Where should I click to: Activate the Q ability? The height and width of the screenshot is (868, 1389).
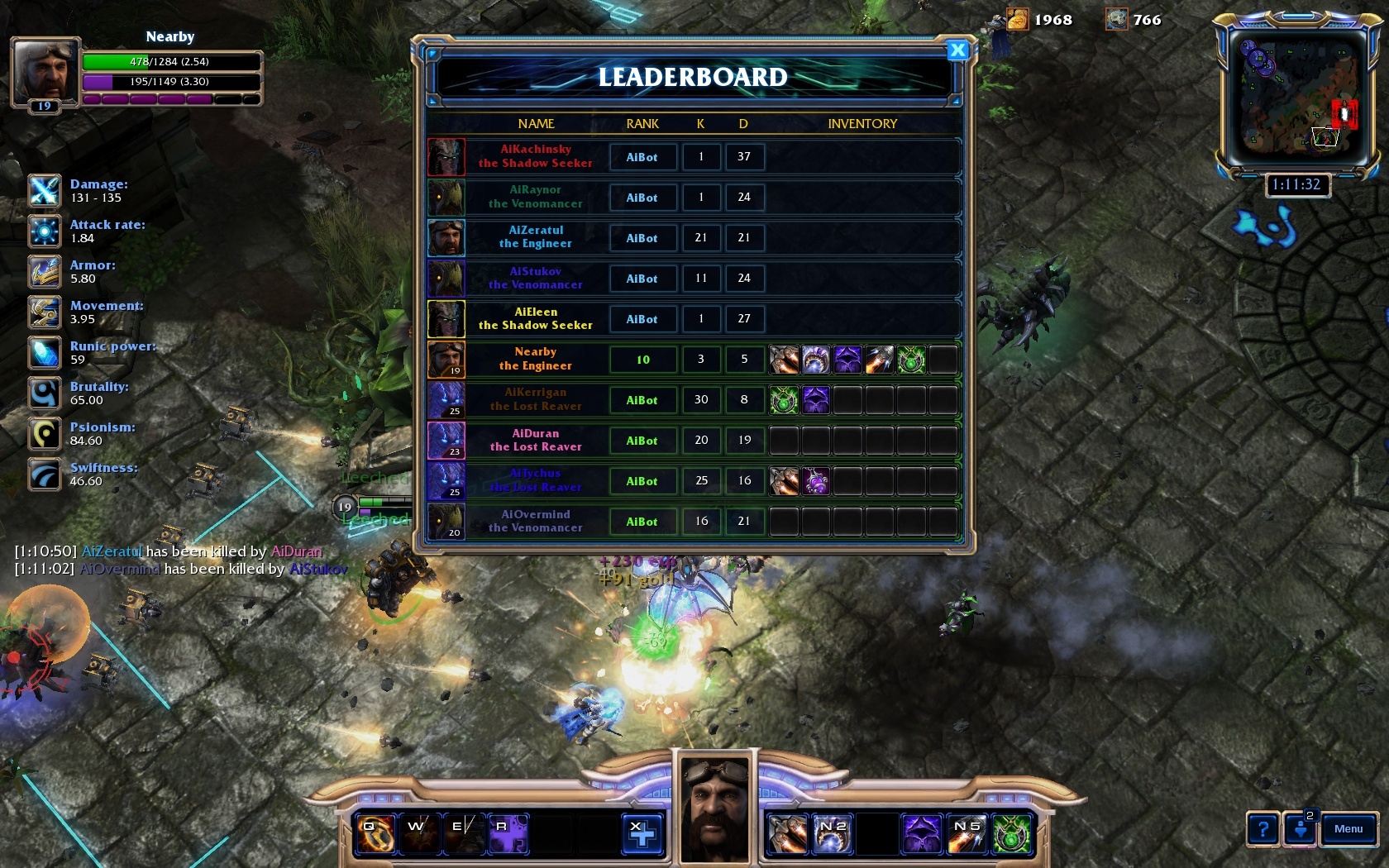pos(375,833)
